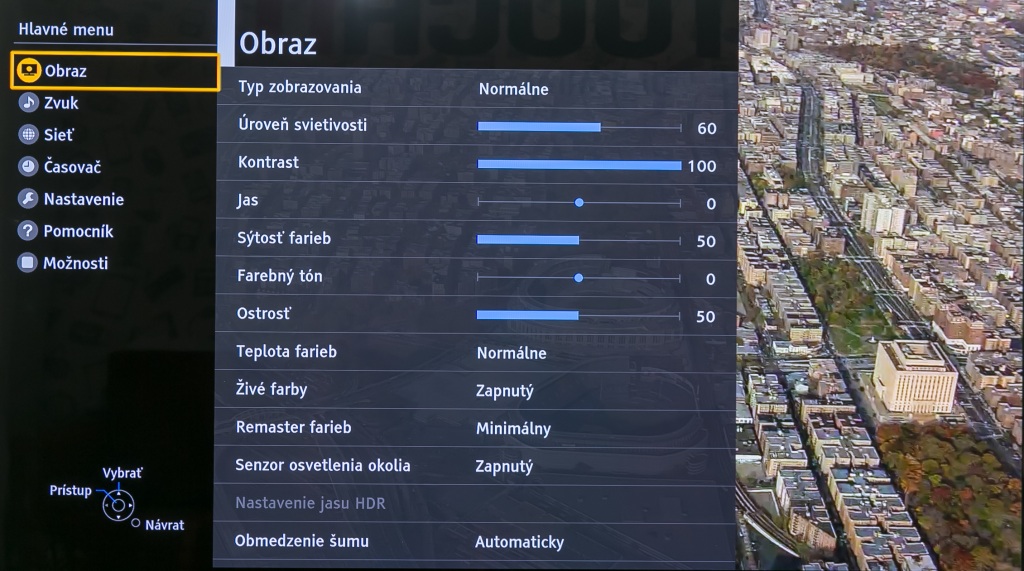Viewport: 1024px width, 571px height.
Task: Select the Možnosti menu entry
Action: [75, 263]
